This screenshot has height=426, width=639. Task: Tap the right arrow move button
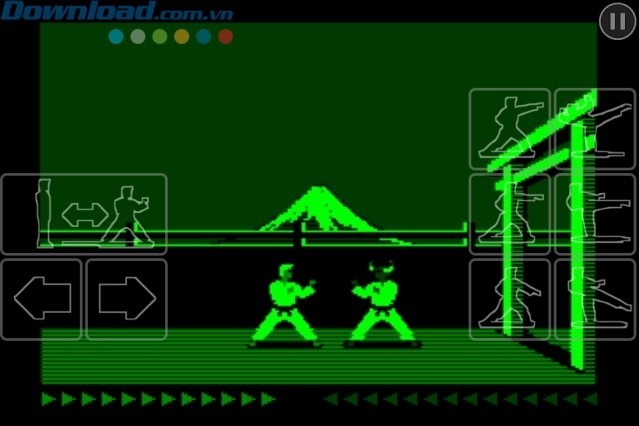pyautogui.click(x=126, y=299)
